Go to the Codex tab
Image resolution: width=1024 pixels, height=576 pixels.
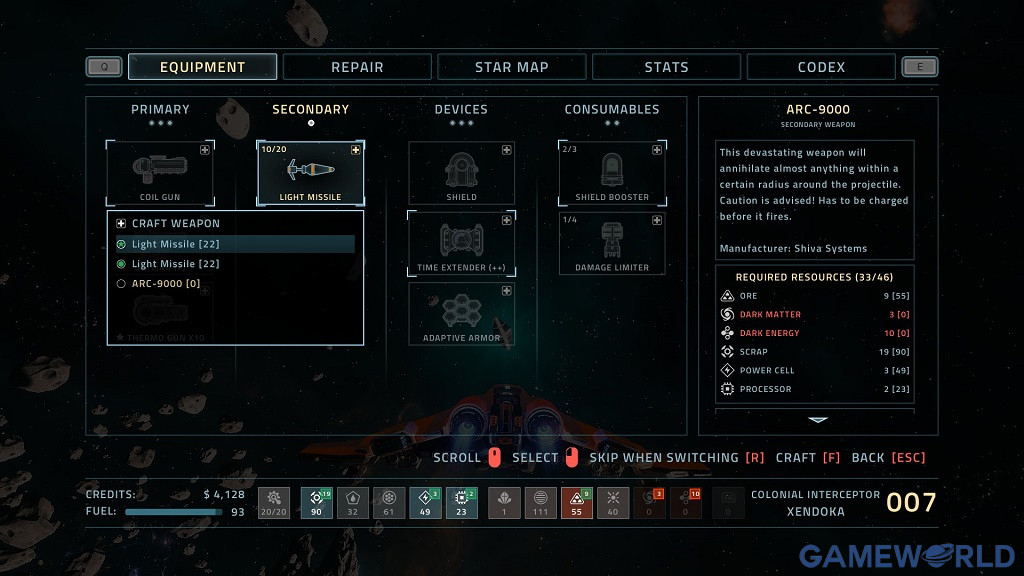click(821, 67)
